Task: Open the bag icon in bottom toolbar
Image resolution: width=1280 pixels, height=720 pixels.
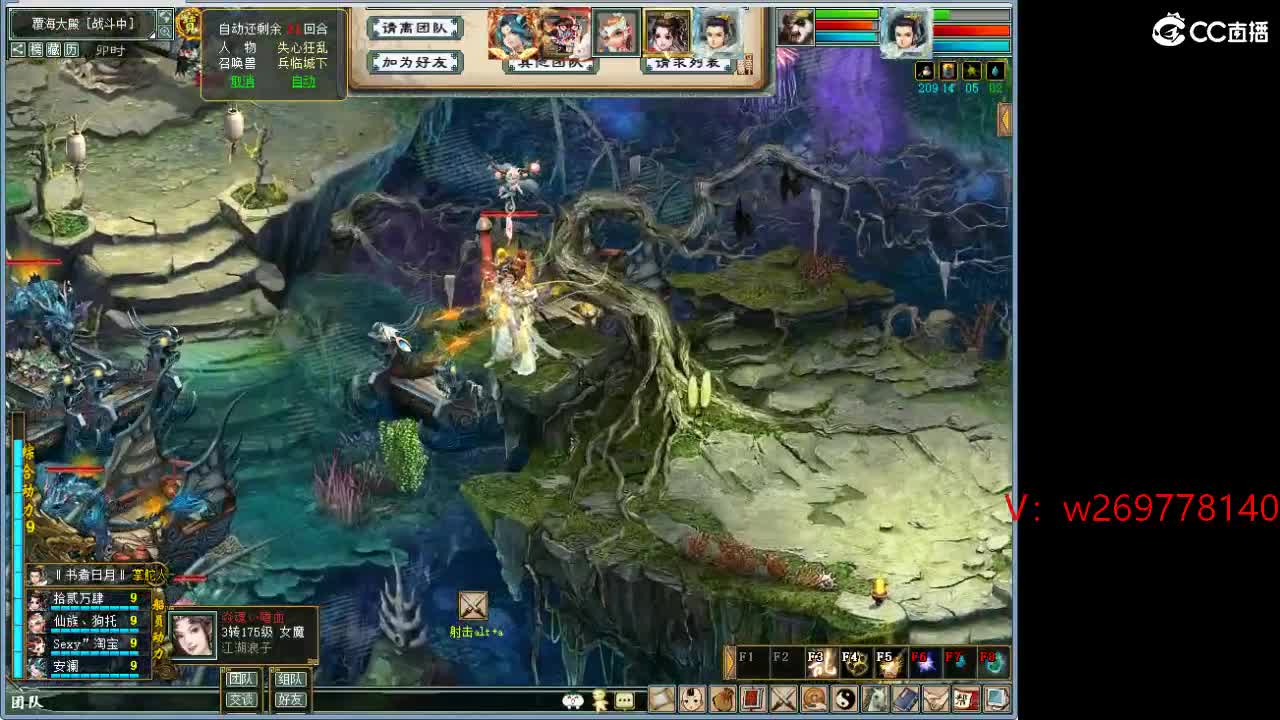Action: [x=722, y=700]
